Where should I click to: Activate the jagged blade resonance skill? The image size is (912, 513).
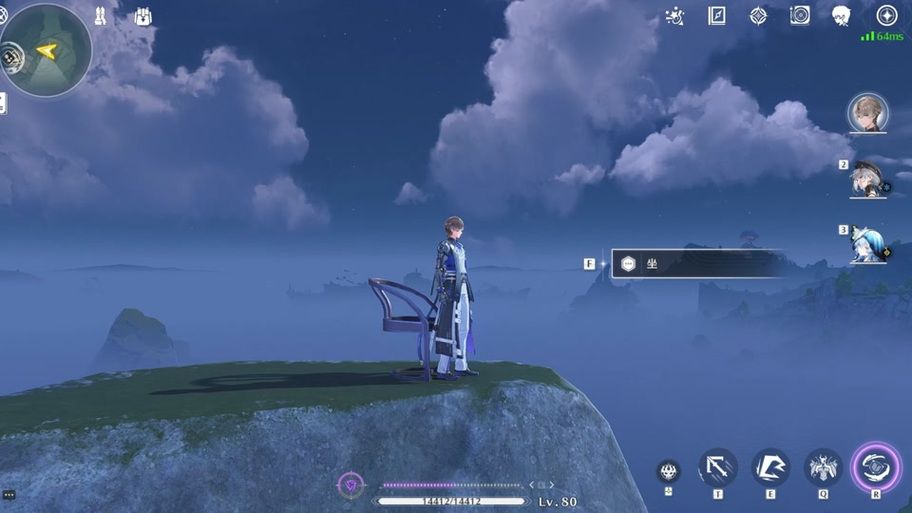pos(770,467)
